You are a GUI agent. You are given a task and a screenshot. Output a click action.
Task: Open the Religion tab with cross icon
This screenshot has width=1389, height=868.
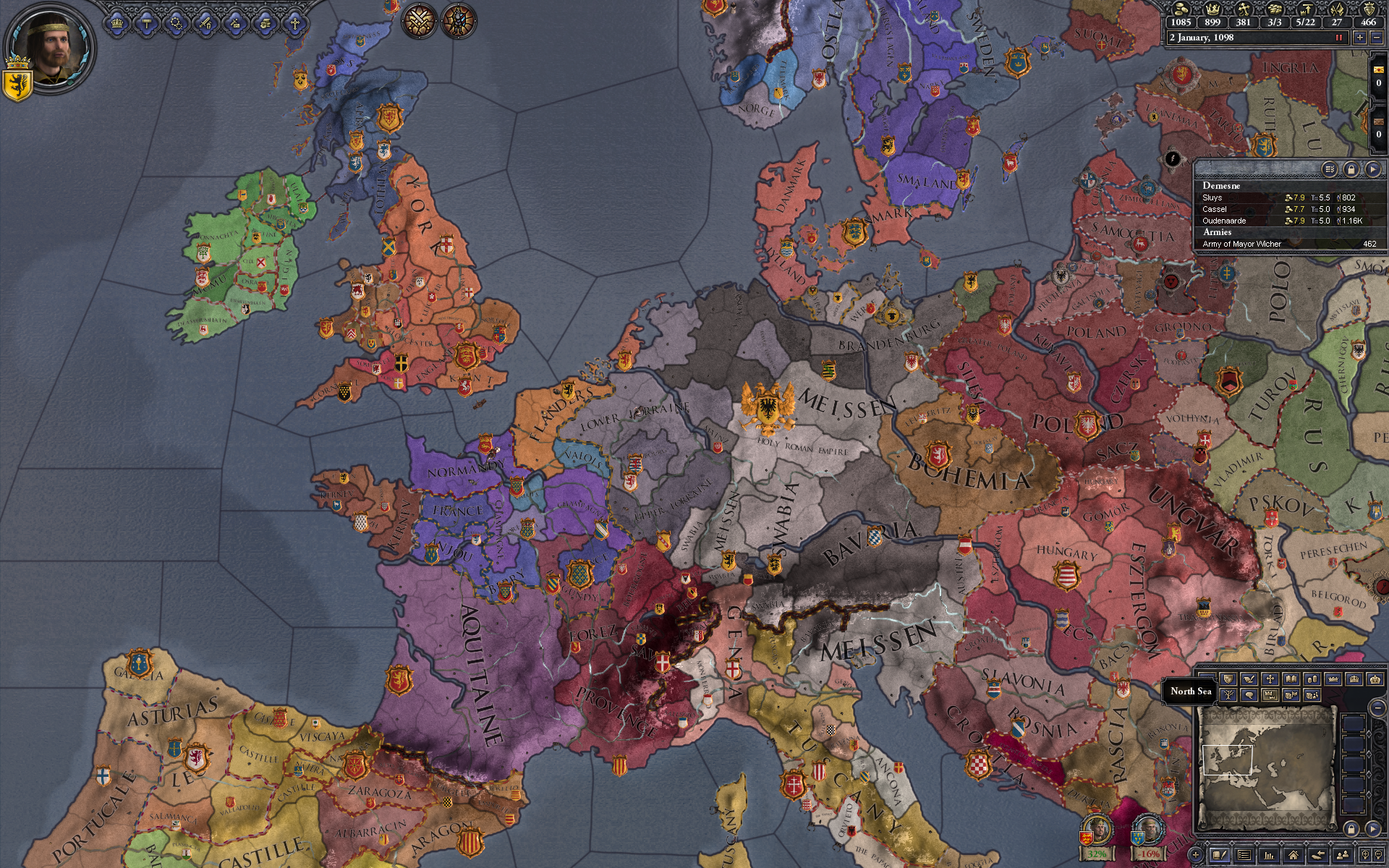pyautogui.click(x=294, y=23)
